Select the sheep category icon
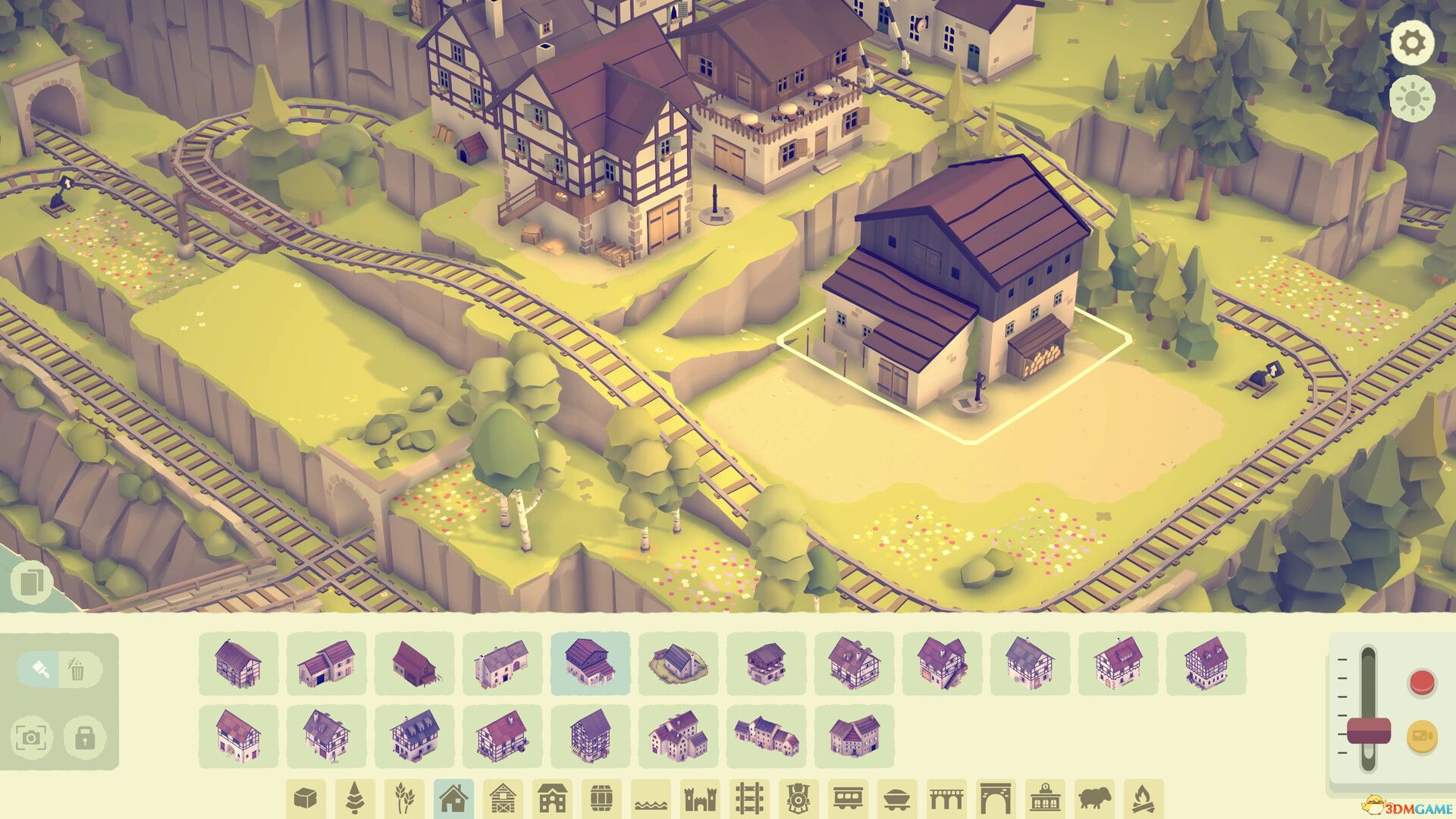Screen dimensions: 1456x819 1094,797
